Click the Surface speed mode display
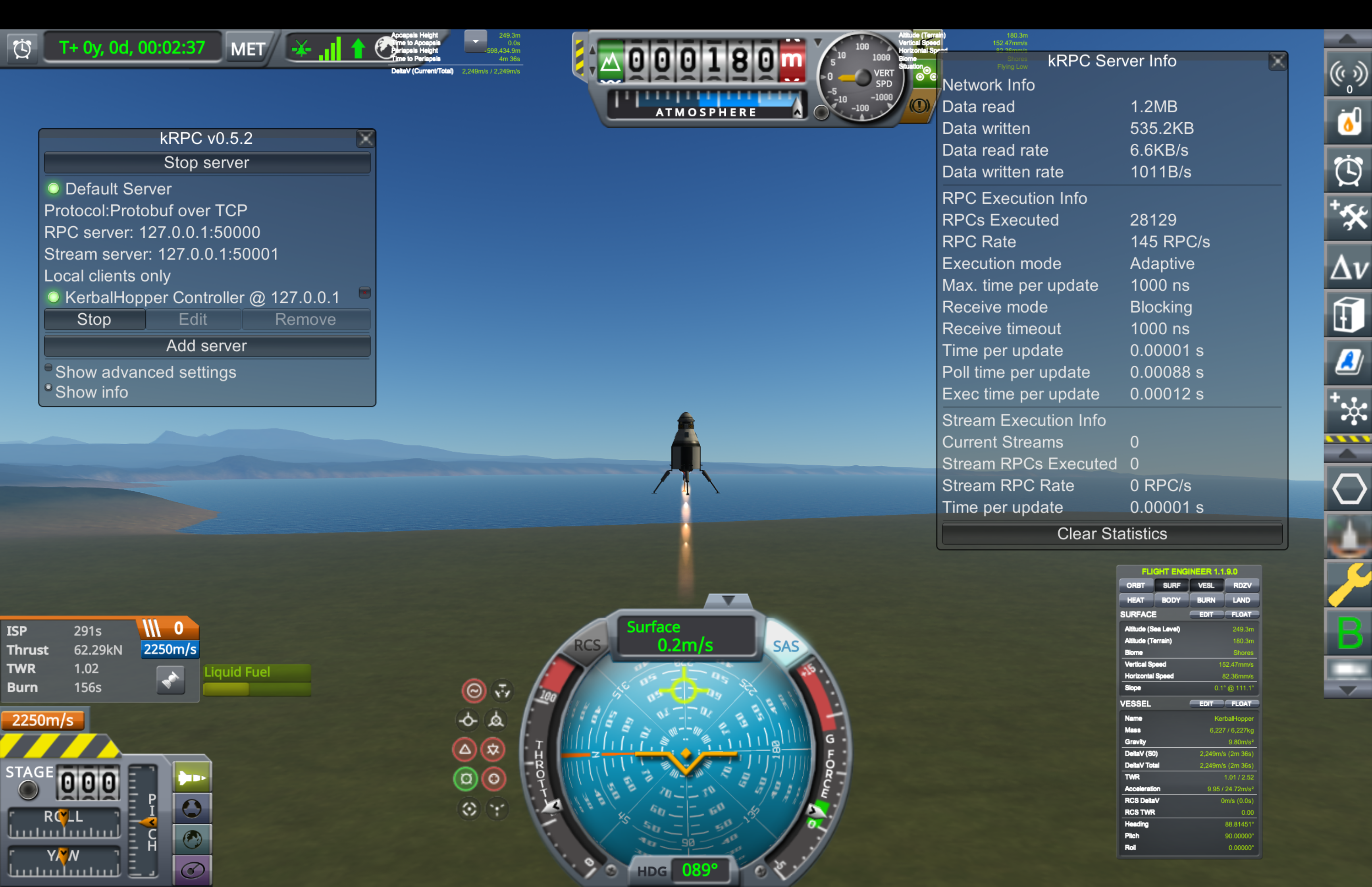This screenshot has height=887, width=1372. pos(685,636)
